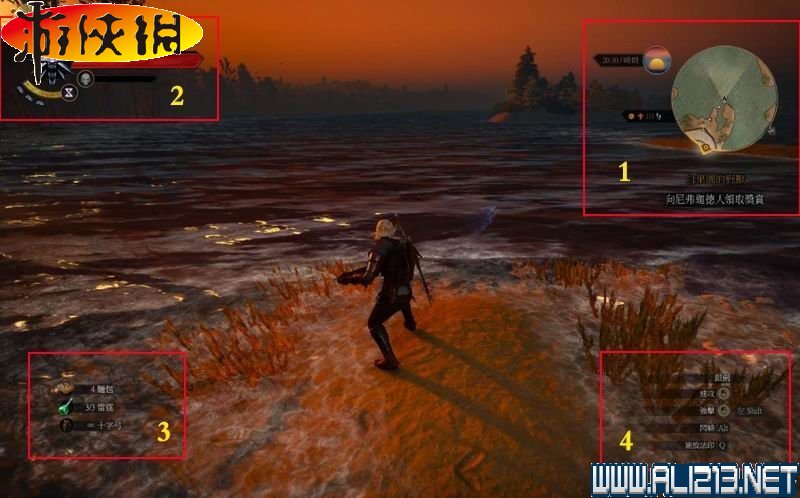Select the active sign icon below medallion
Viewport: 800px width, 498px height.
69,92
